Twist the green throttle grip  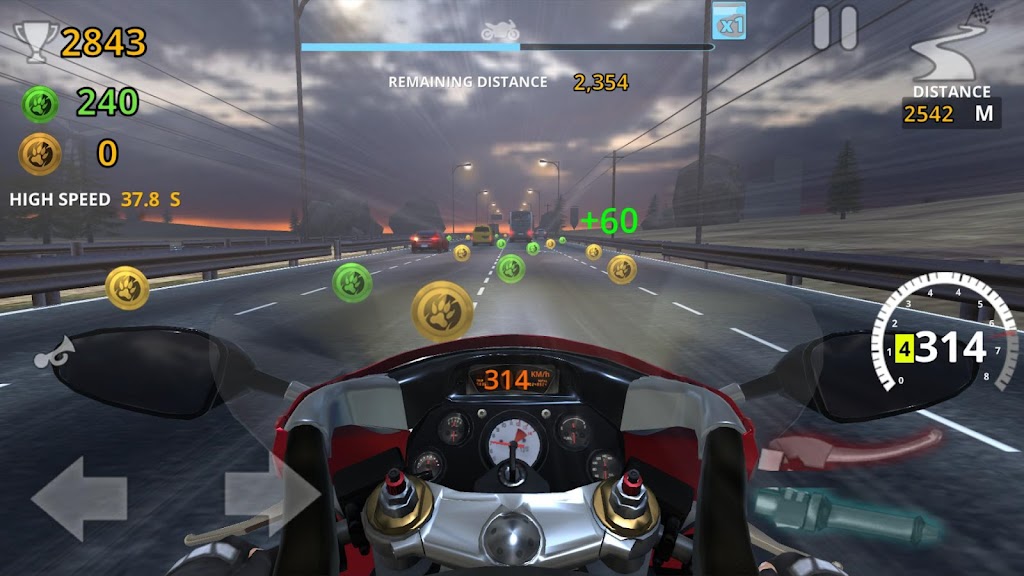(x=848, y=513)
